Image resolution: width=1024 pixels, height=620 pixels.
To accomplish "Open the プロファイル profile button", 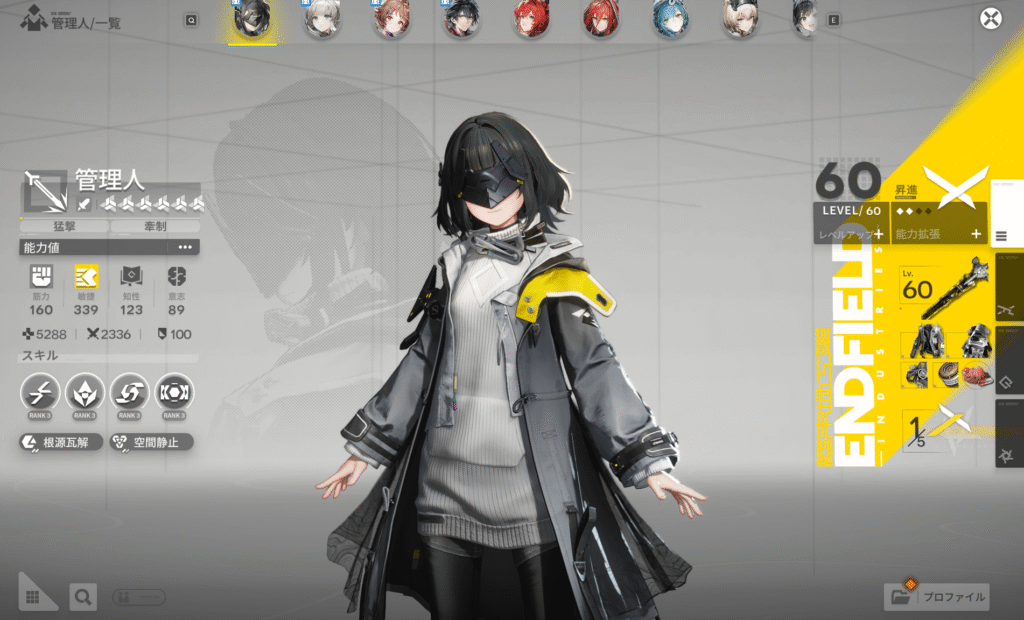I will pyautogui.click(x=937, y=597).
